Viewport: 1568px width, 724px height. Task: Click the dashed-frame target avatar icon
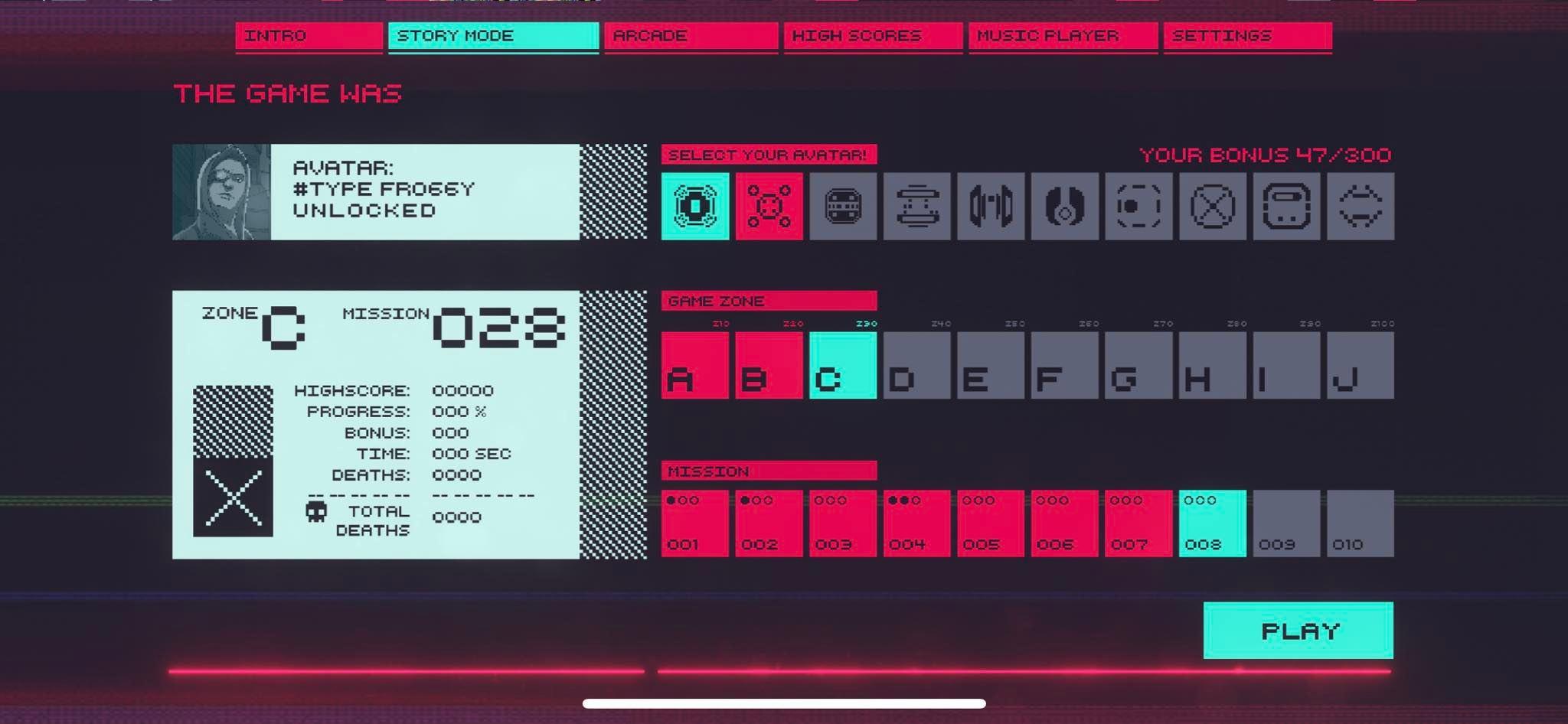[x=1138, y=207]
